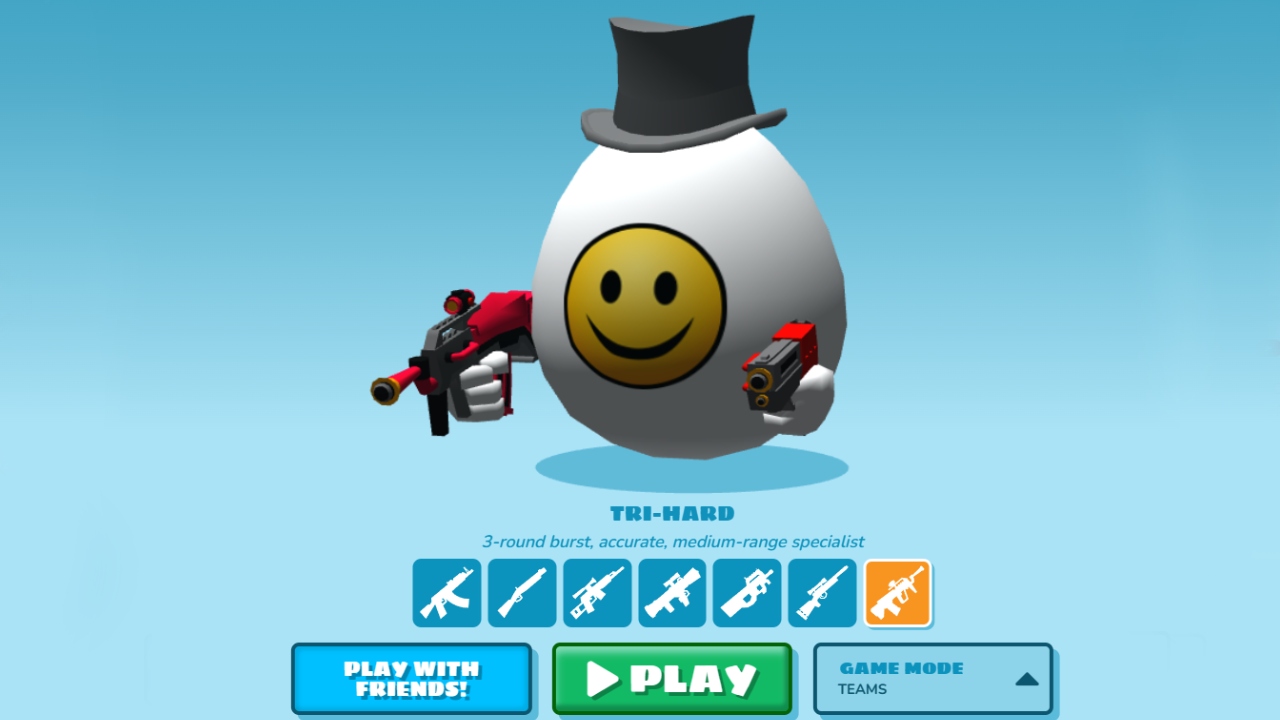This screenshot has height=720, width=1280.
Task: Select the AK-47 assault rifle weapon icon
Action: 446,592
